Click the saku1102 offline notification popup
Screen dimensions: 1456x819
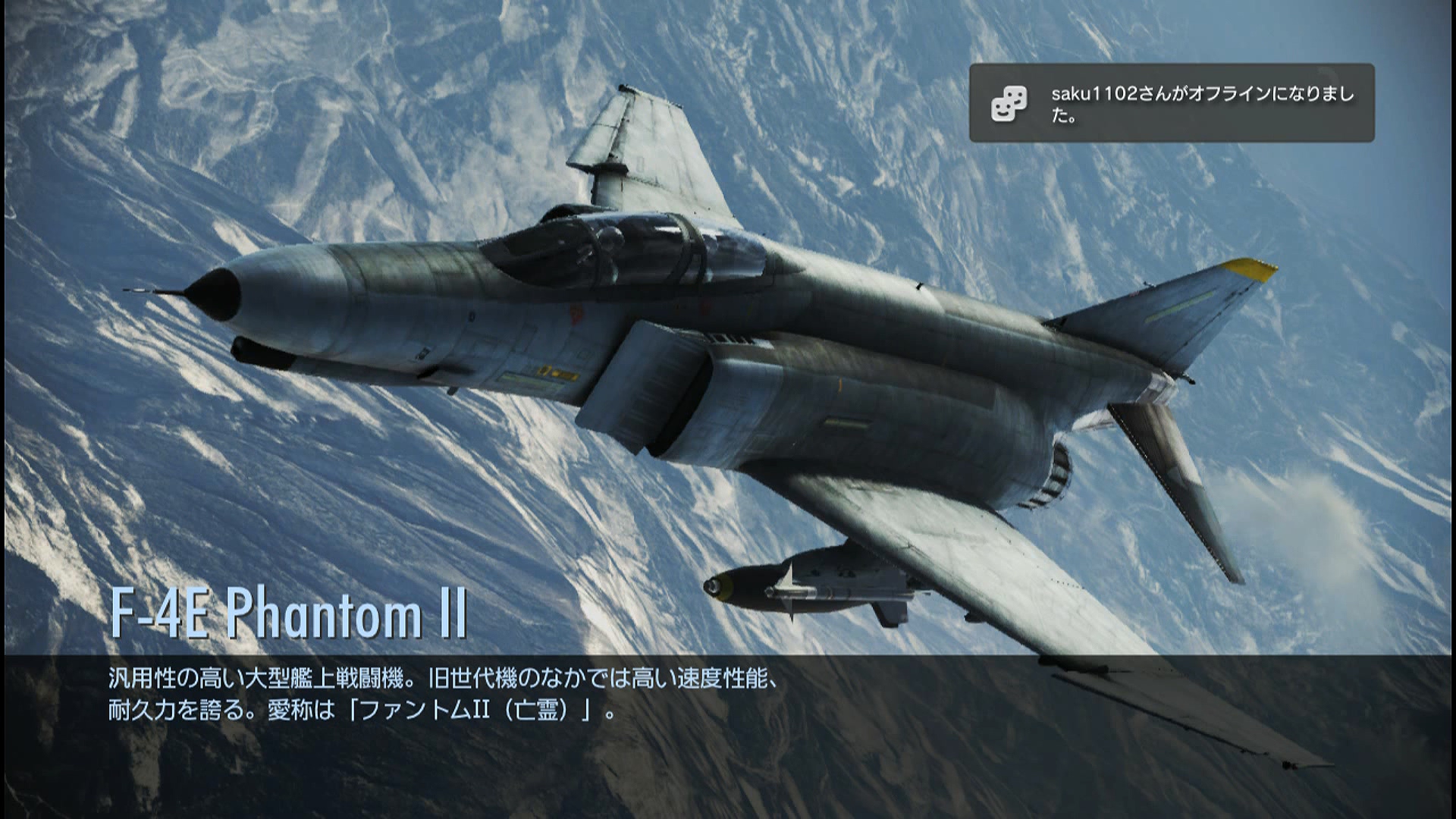coord(1171,103)
